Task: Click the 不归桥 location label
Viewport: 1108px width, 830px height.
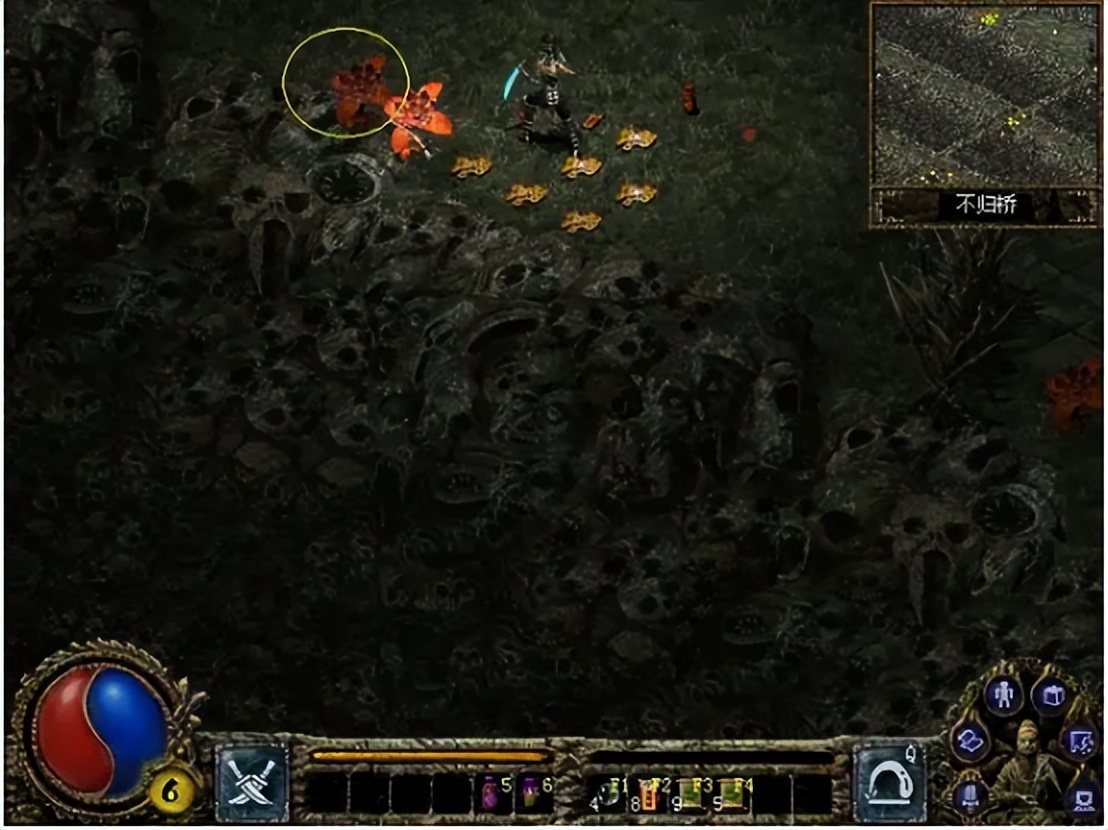Action: coord(986,206)
